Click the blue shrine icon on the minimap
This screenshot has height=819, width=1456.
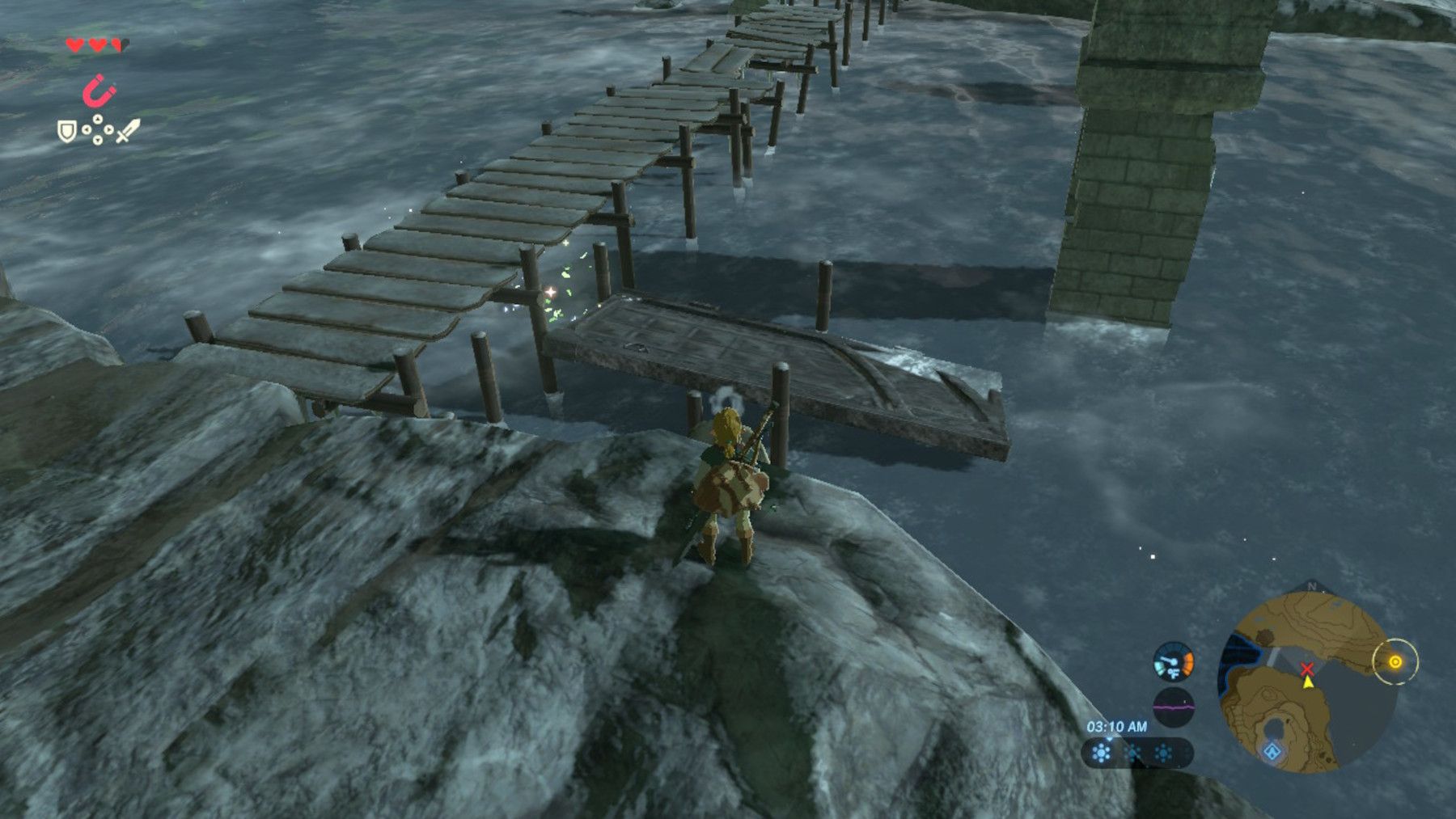pyautogui.click(x=1272, y=750)
